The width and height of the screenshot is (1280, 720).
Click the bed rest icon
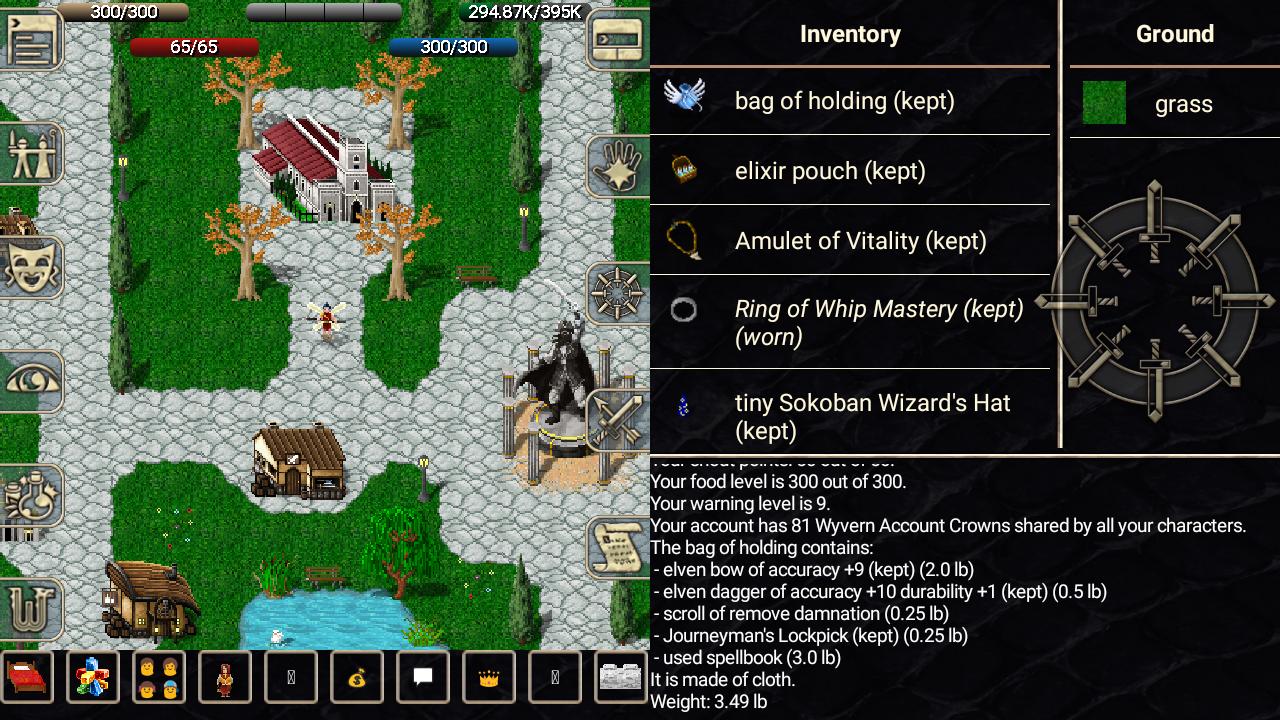click(27, 677)
